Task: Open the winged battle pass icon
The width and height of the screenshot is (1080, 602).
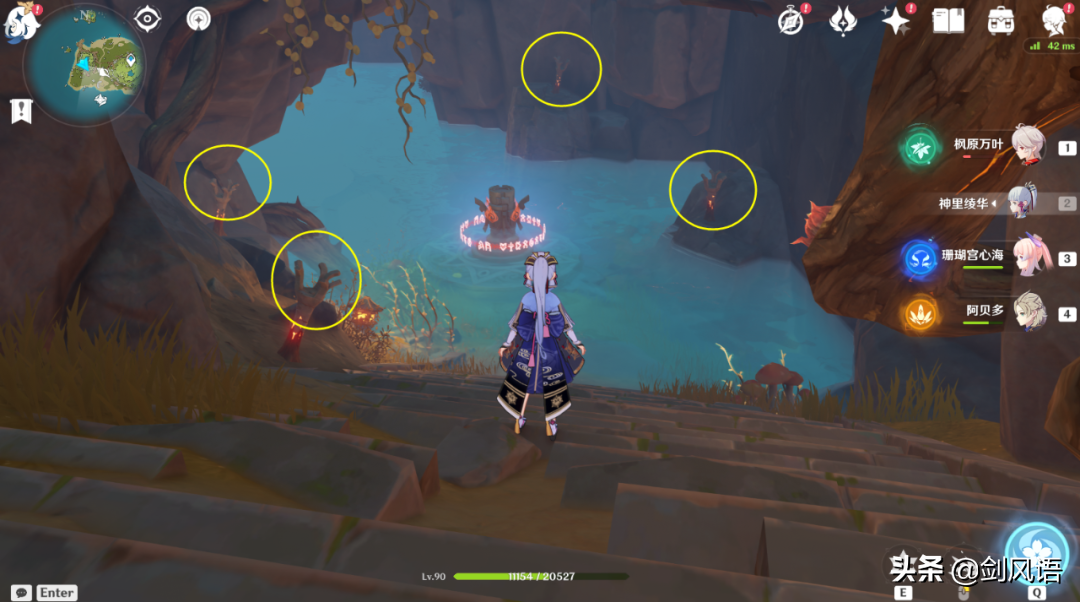Action: point(844,20)
